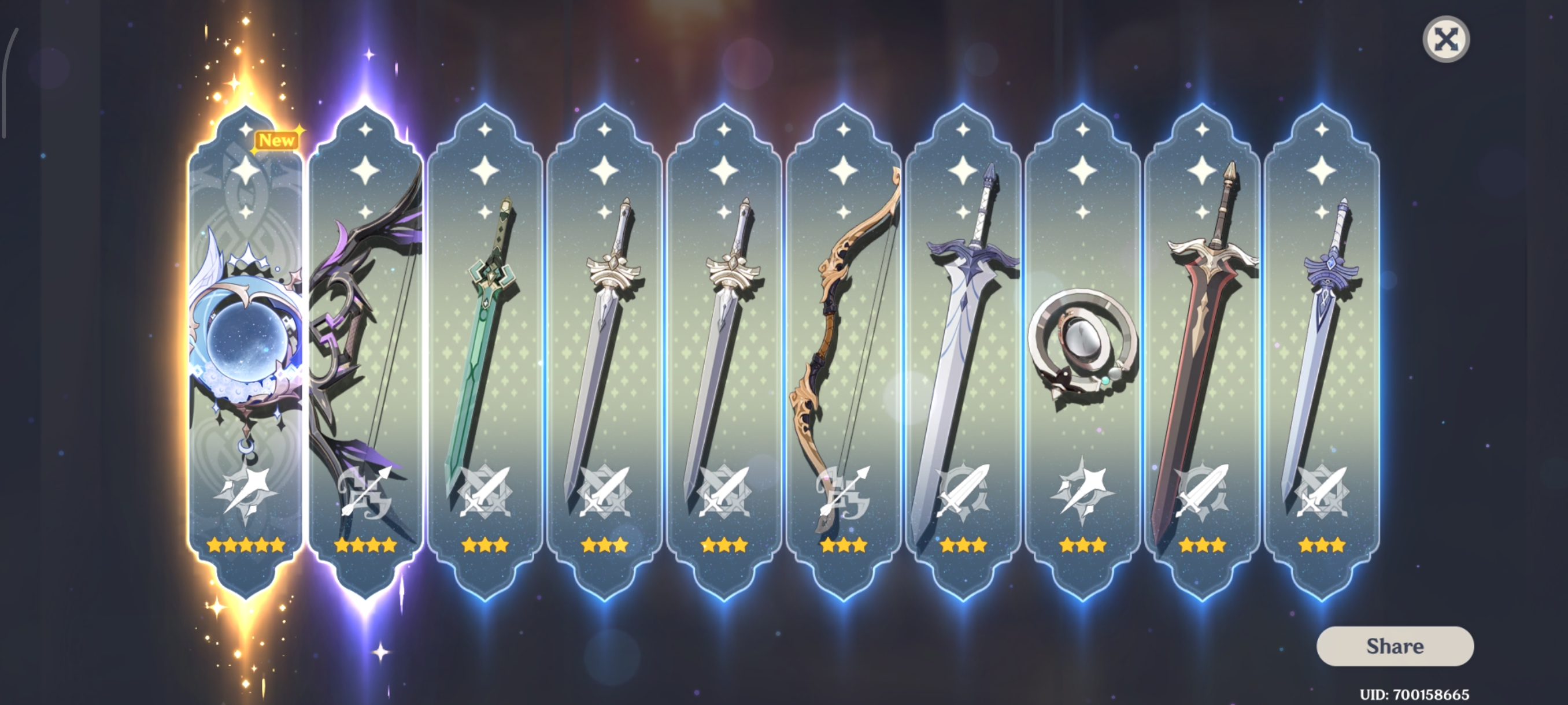
Task: Close the wish results screen
Action: (1445, 39)
